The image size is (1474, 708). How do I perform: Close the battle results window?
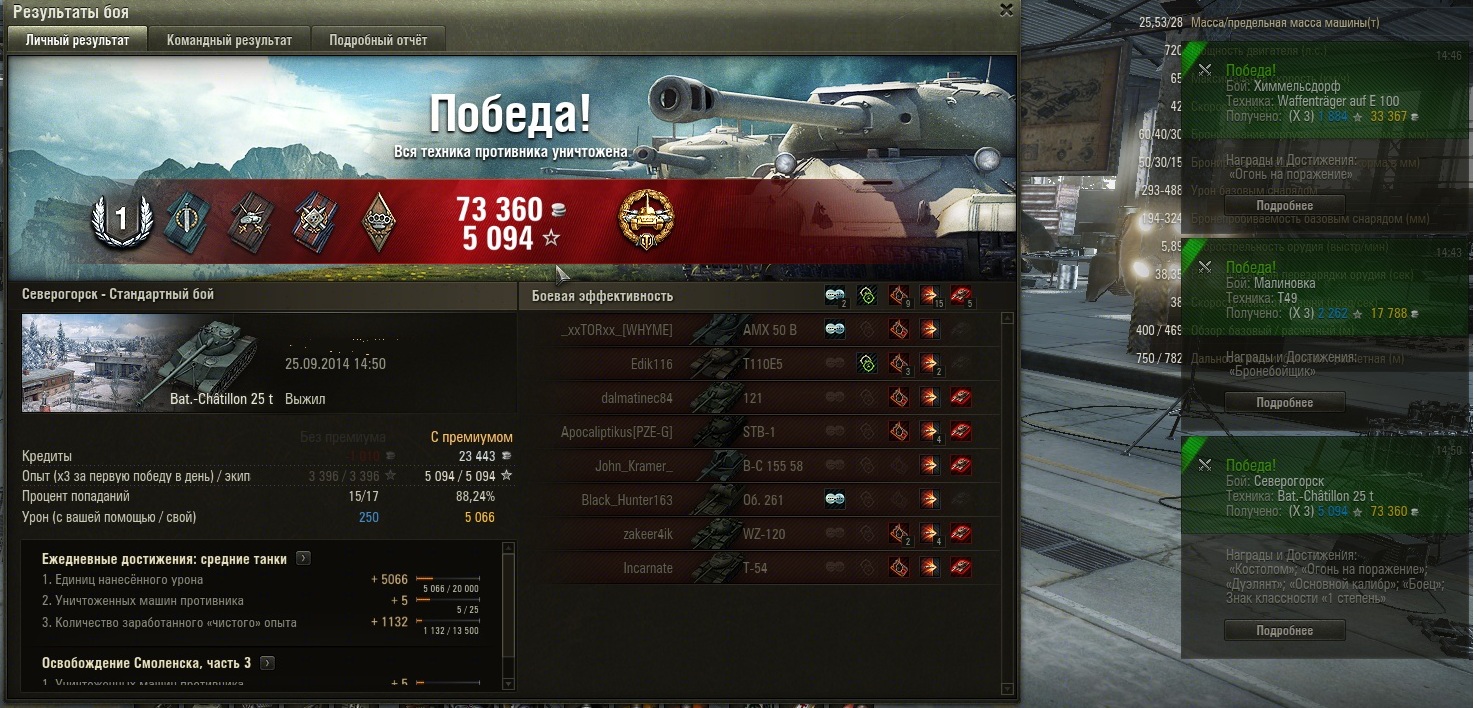[x=1006, y=10]
